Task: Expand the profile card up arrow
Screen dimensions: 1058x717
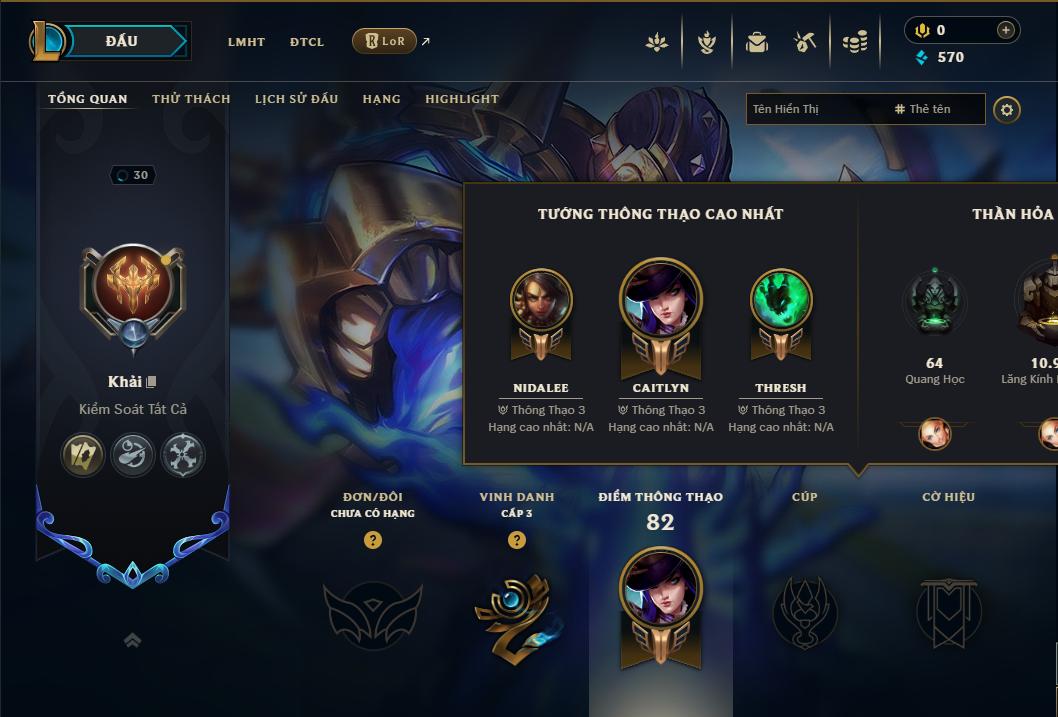Action: (132, 640)
